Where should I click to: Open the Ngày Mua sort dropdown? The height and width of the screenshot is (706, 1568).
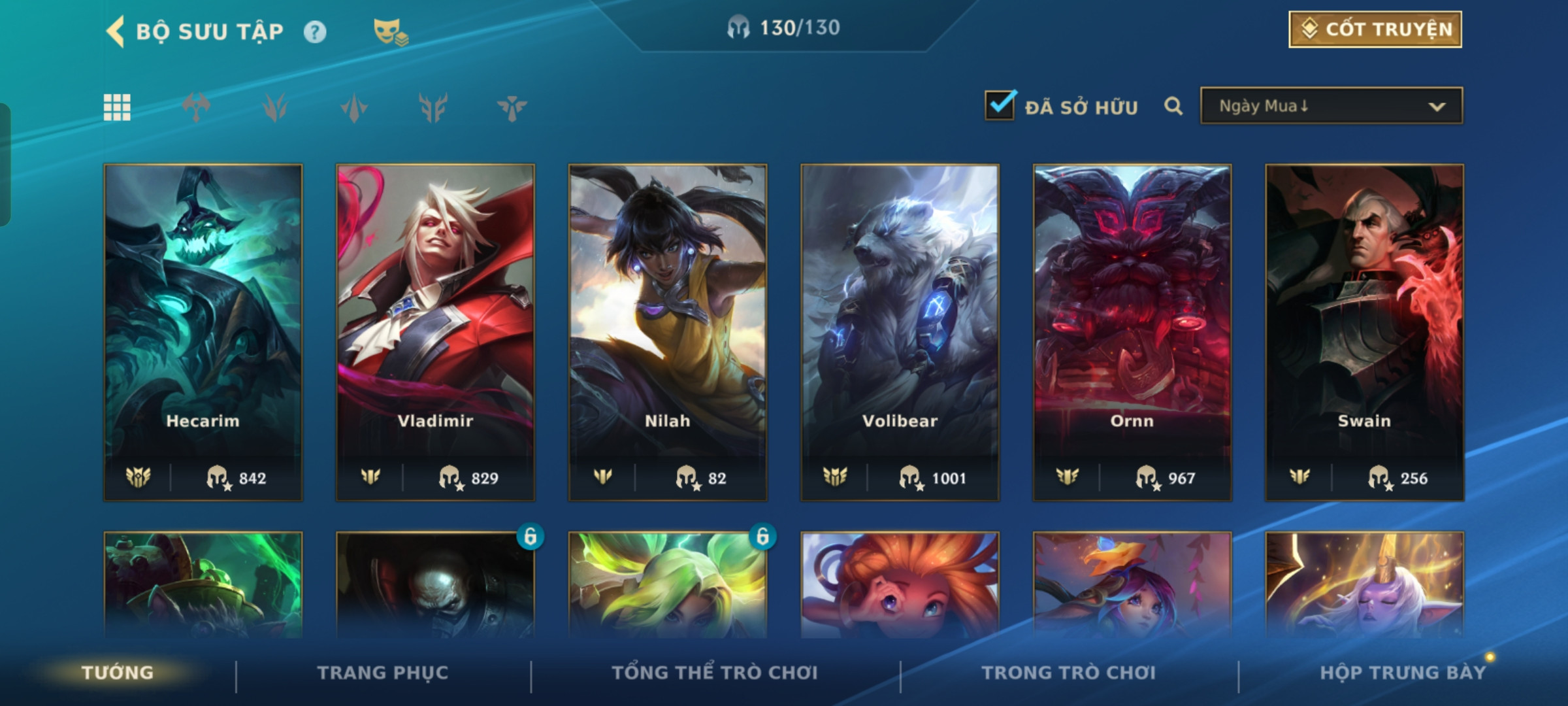(1331, 106)
